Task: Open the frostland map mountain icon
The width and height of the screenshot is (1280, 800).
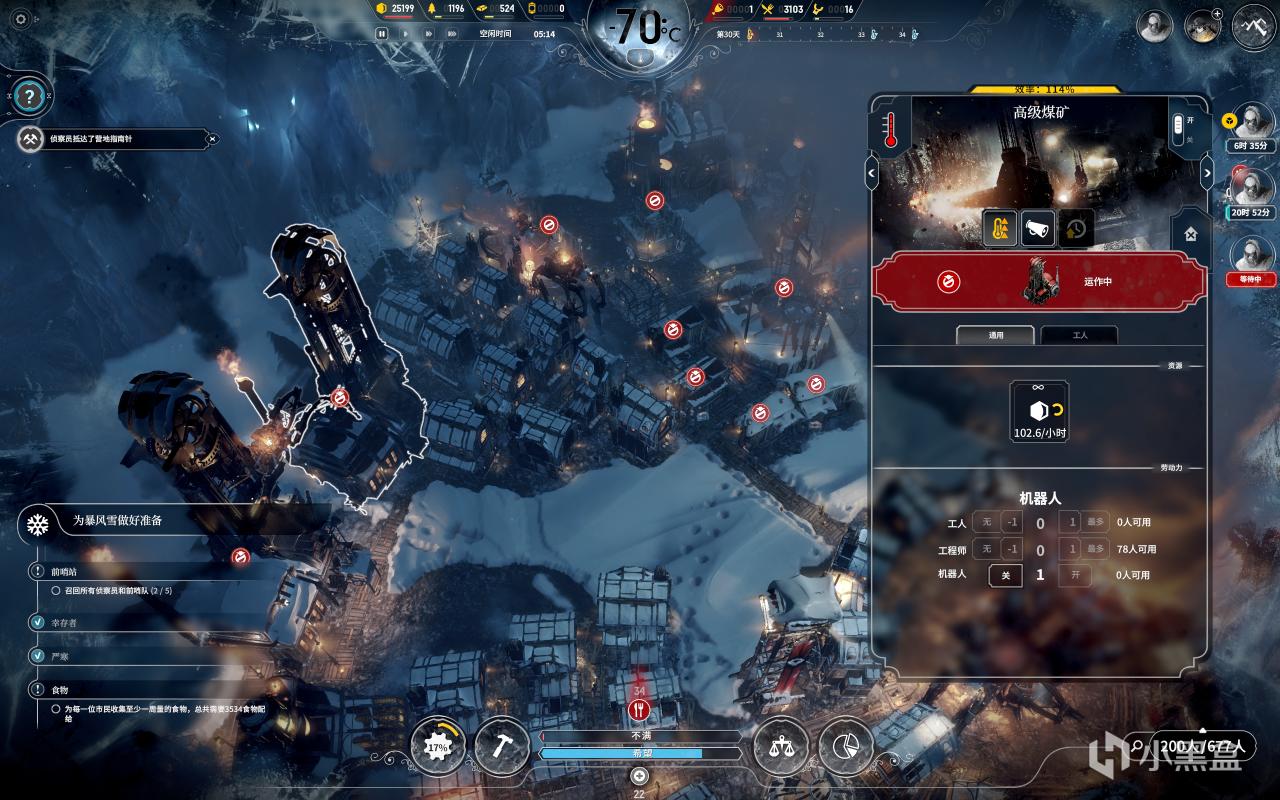Action: (x=1253, y=25)
